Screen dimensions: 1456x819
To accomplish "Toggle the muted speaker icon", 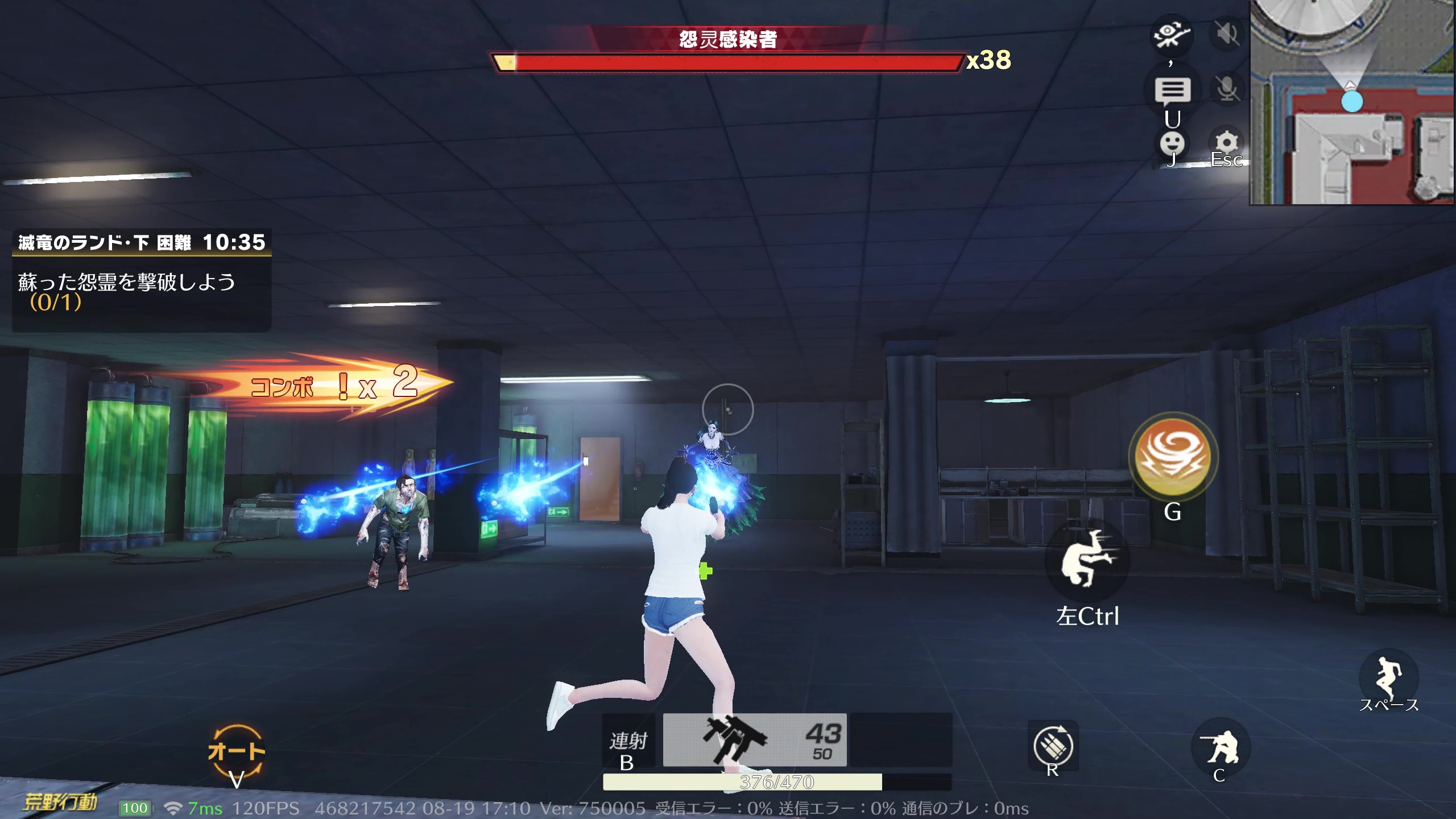I will click(1227, 34).
